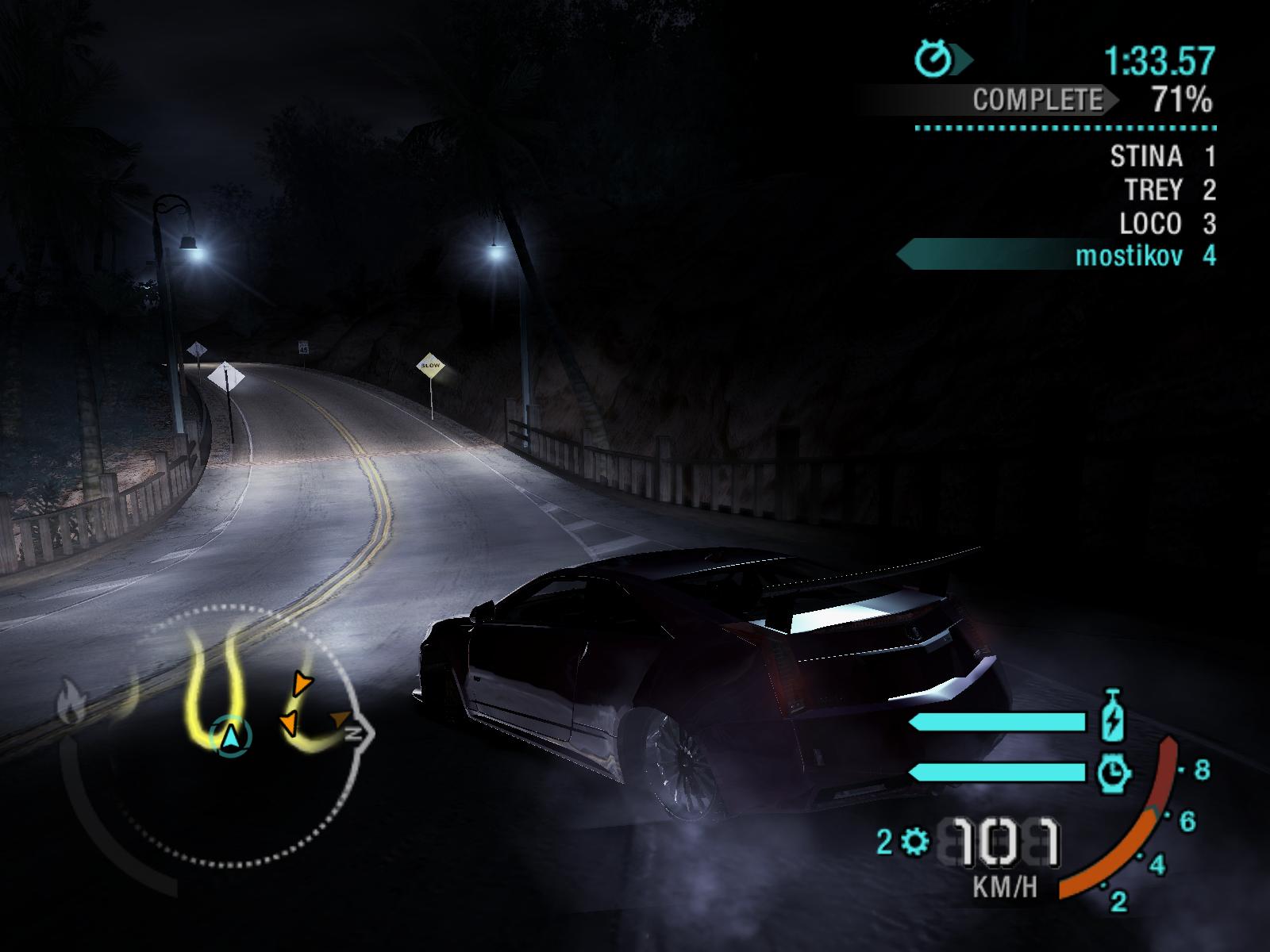Select STINA in the race standings
Viewport: 1270px width, 952px height.
pos(1145,156)
